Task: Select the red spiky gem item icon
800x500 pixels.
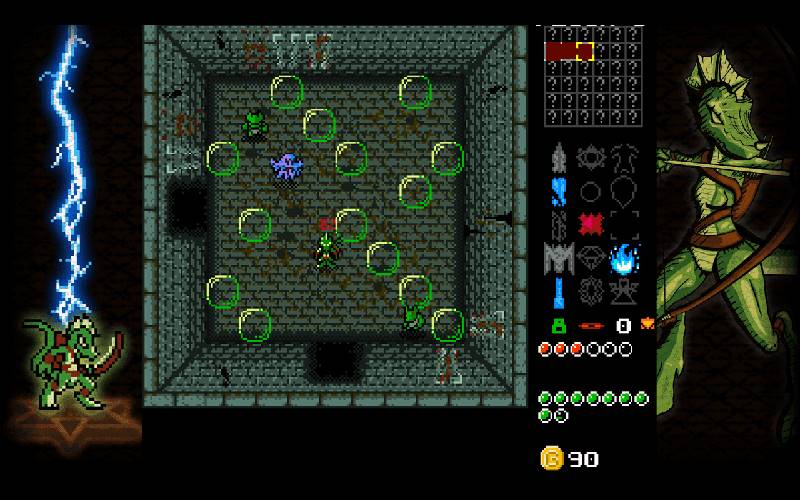Action: pyautogui.click(x=591, y=223)
